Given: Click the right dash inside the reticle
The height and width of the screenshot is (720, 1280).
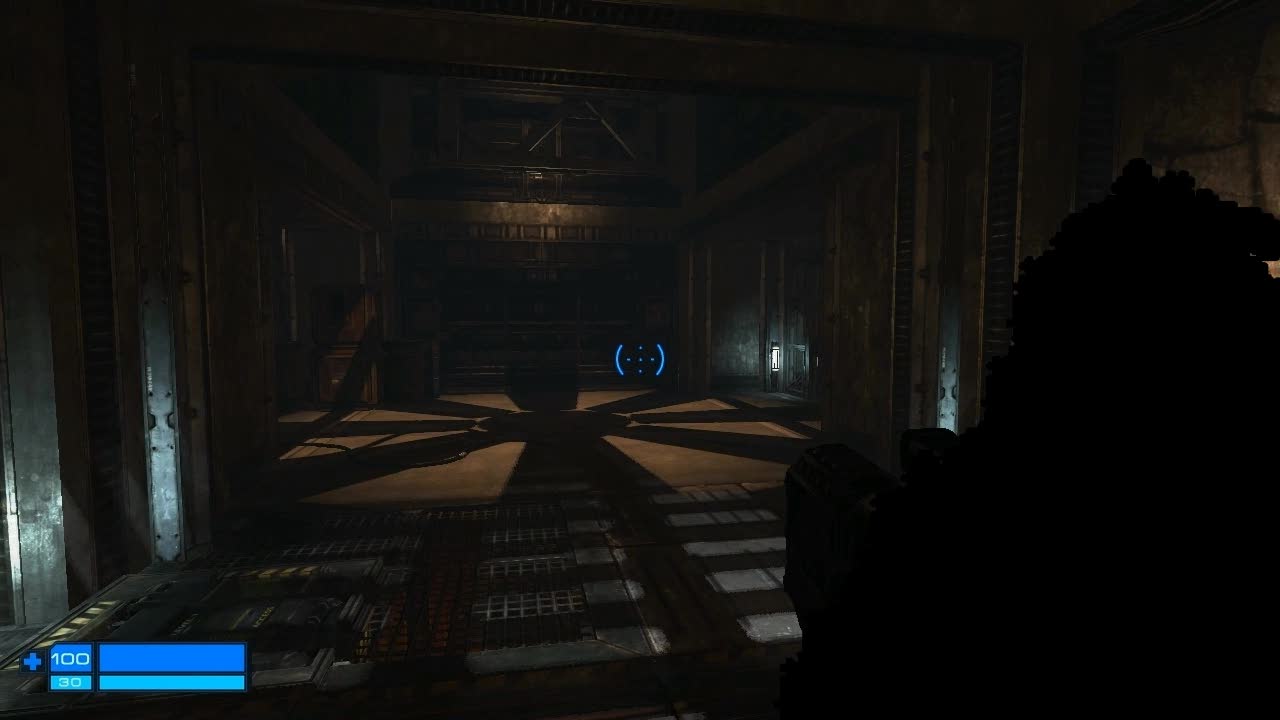Looking at the screenshot, I should 650,358.
